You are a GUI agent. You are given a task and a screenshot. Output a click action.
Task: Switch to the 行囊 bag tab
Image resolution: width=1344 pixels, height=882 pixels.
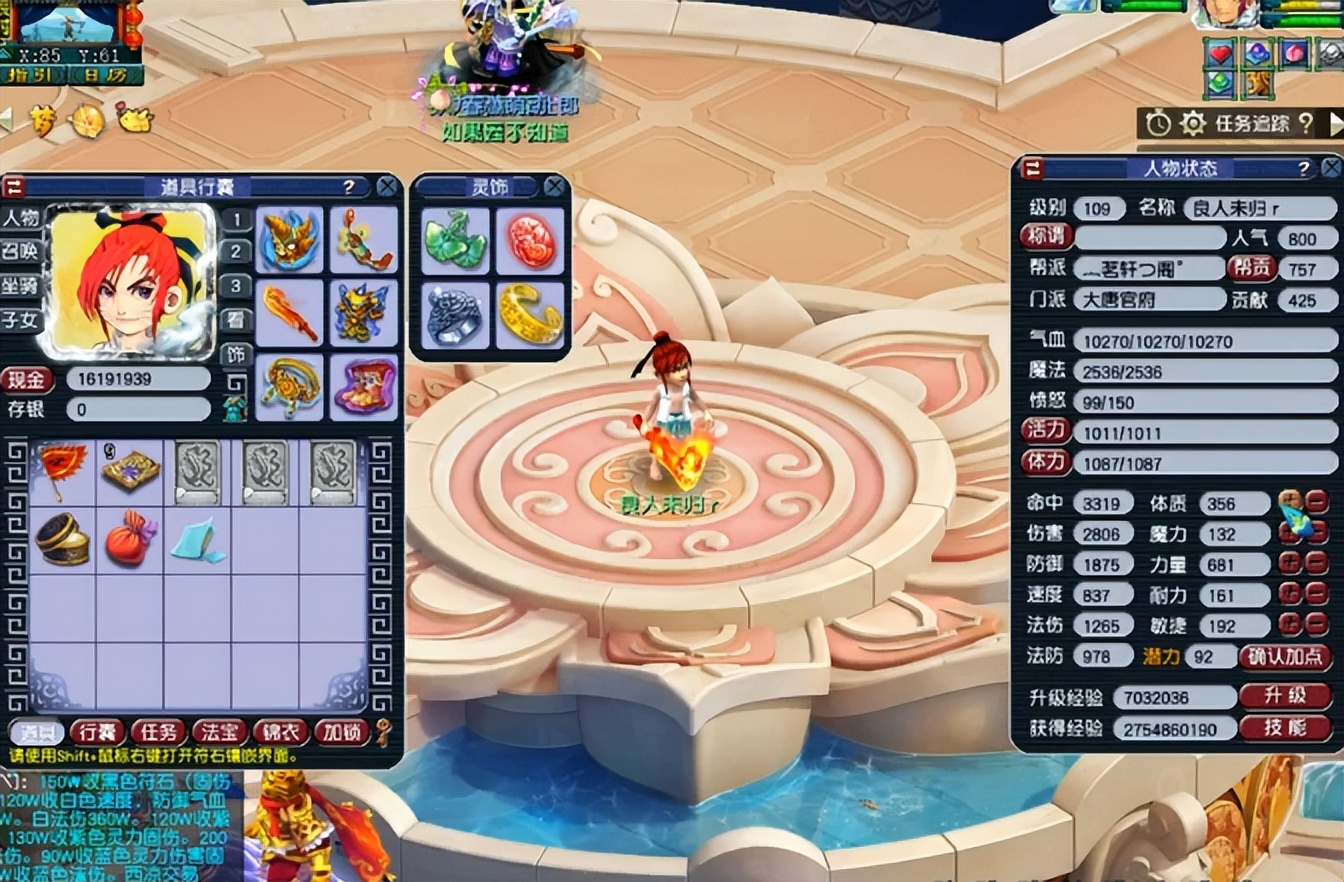[x=97, y=732]
